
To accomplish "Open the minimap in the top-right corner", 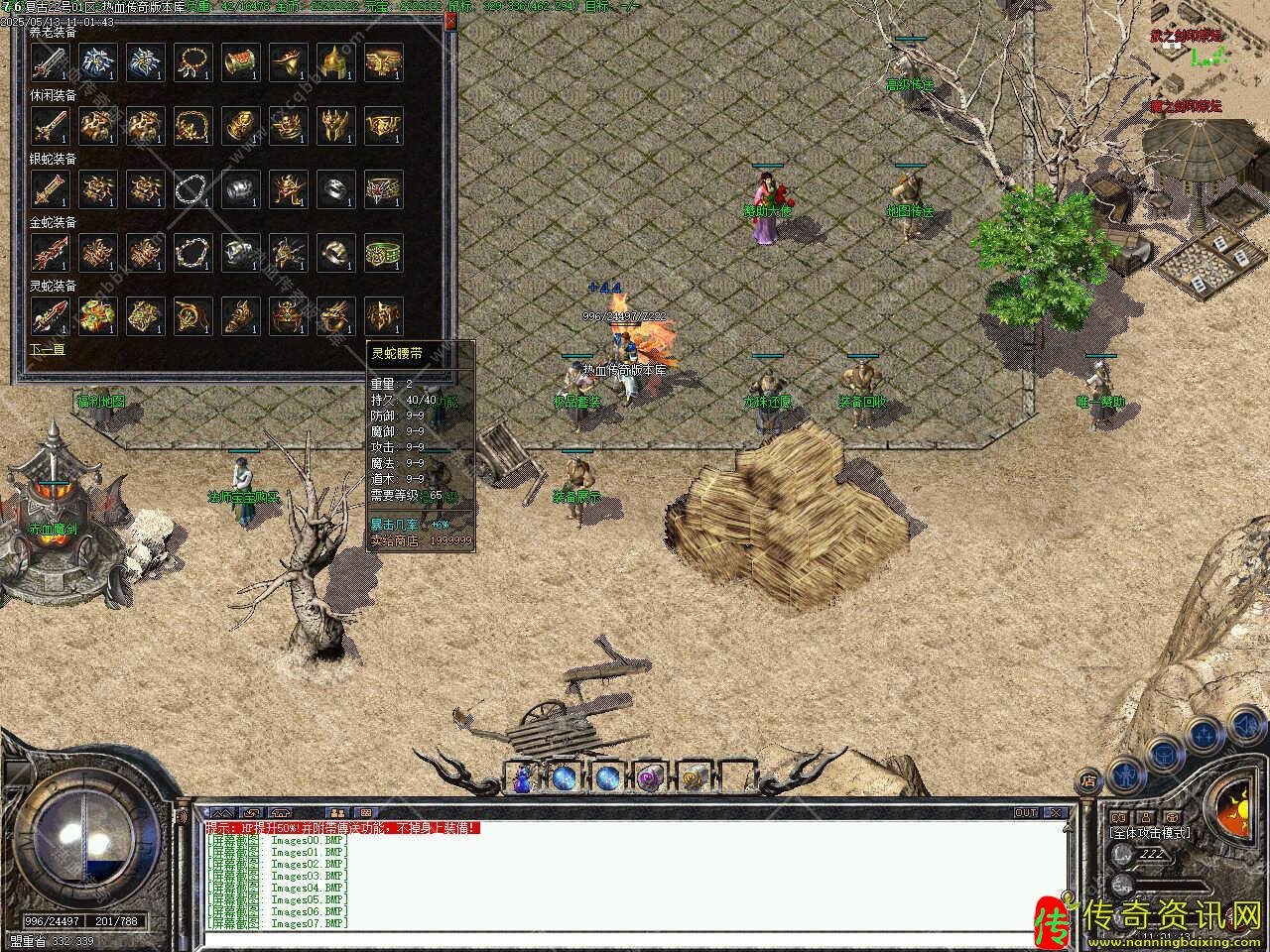I will pos(1205,59).
